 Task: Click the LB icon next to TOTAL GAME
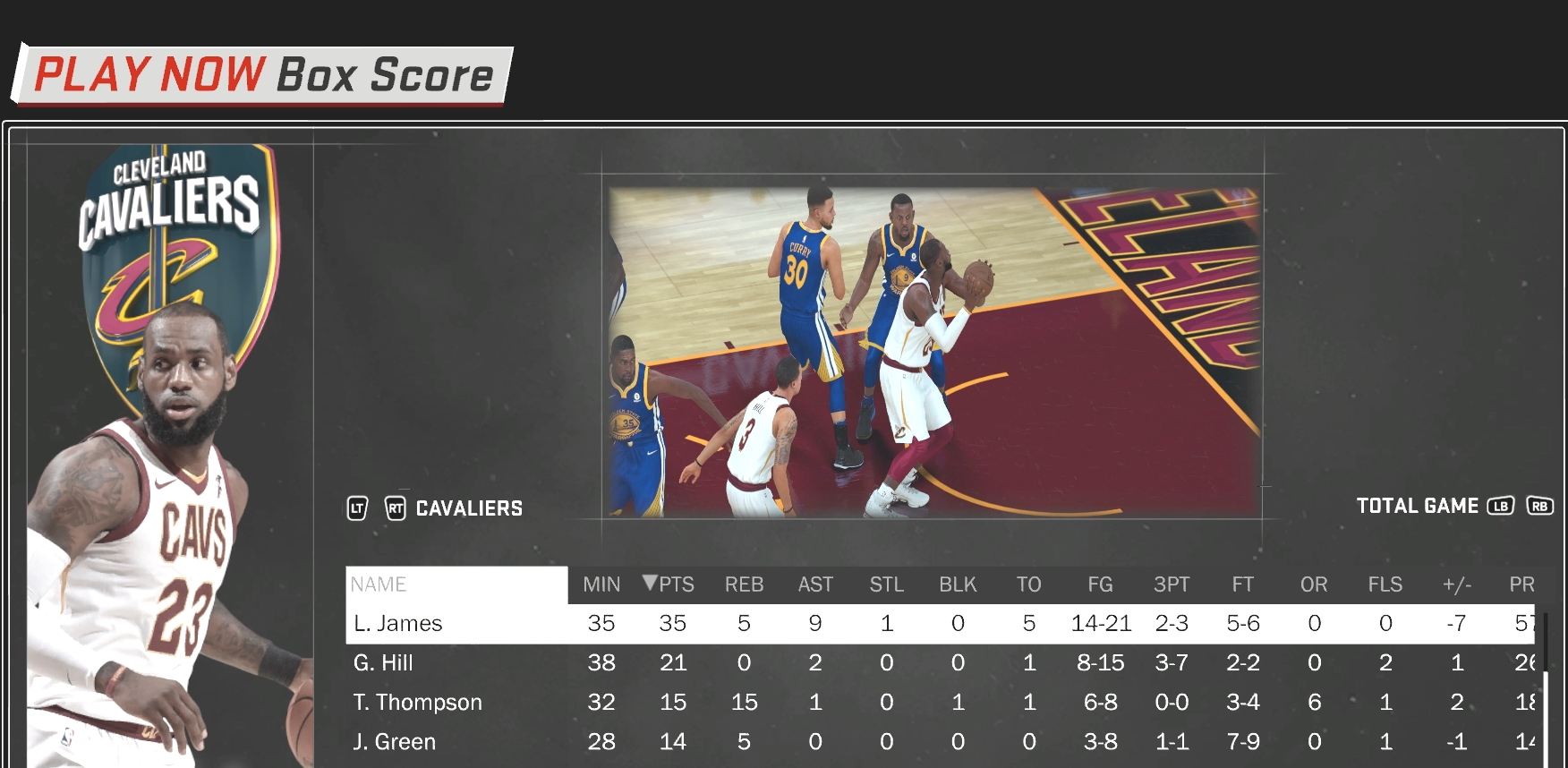[1501, 506]
